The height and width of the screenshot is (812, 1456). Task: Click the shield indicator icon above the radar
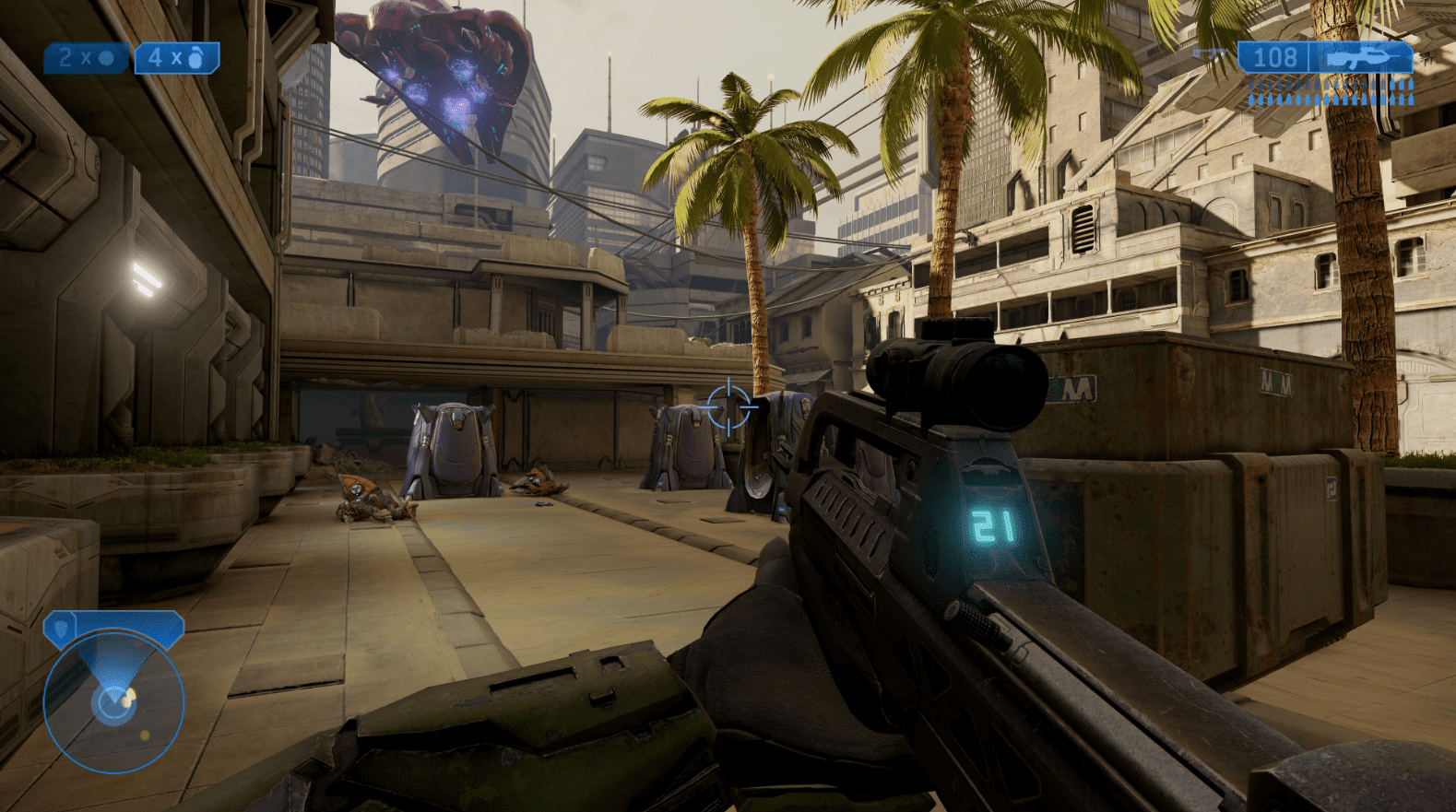[x=61, y=627]
